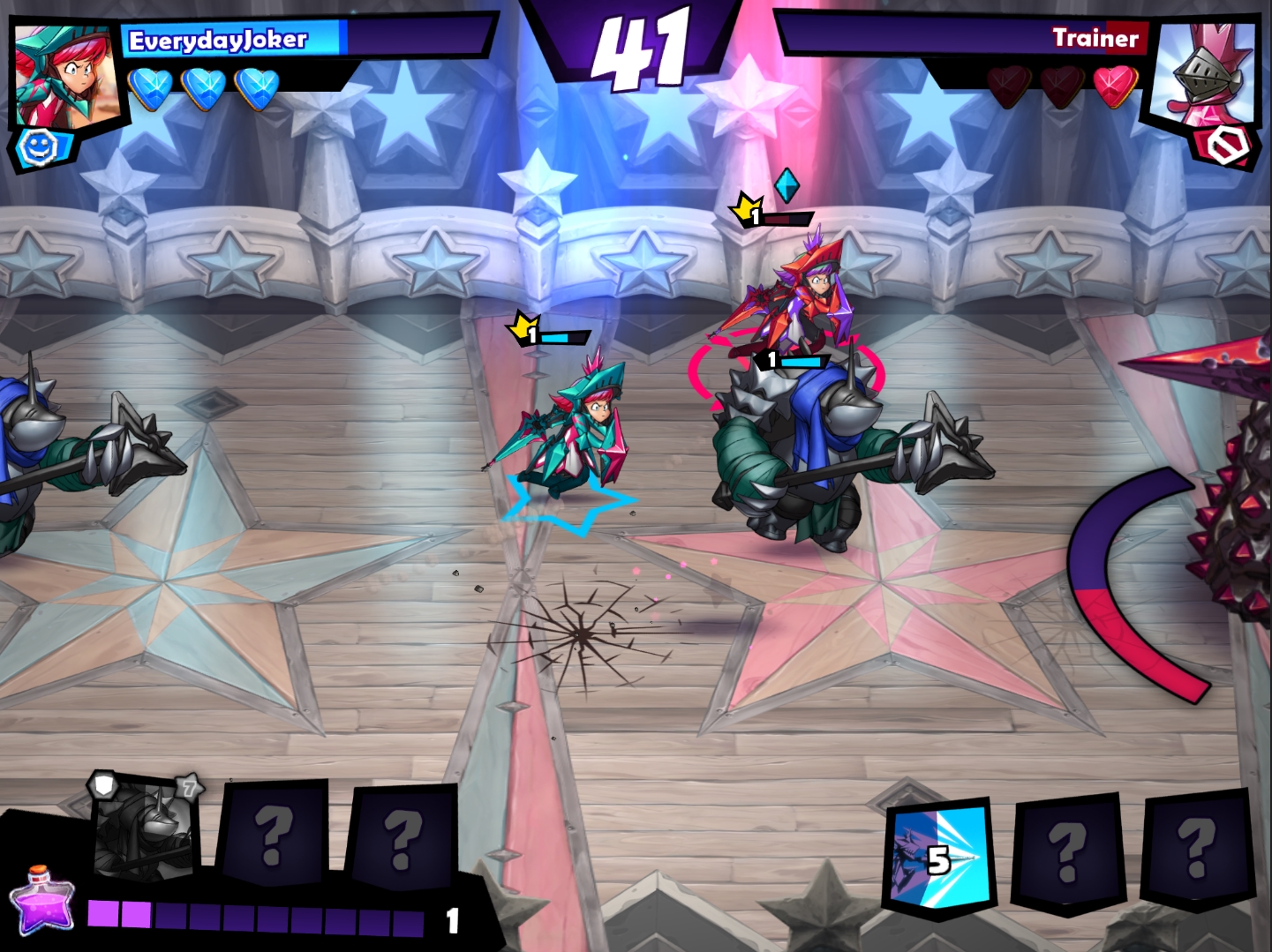The width and height of the screenshot is (1272, 952).
Task: Click the purple elixir potion icon
Action: pyautogui.click(x=41, y=902)
